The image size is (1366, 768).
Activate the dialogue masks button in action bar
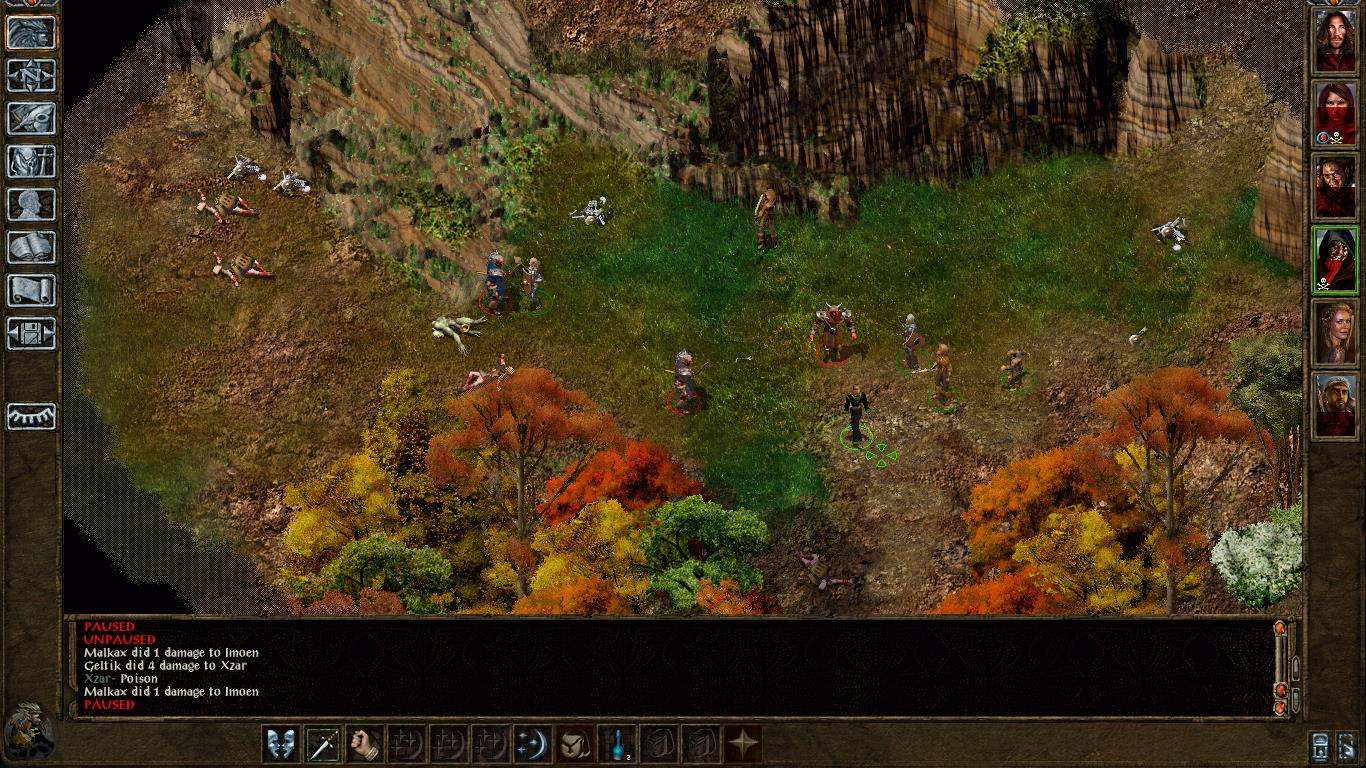281,744
